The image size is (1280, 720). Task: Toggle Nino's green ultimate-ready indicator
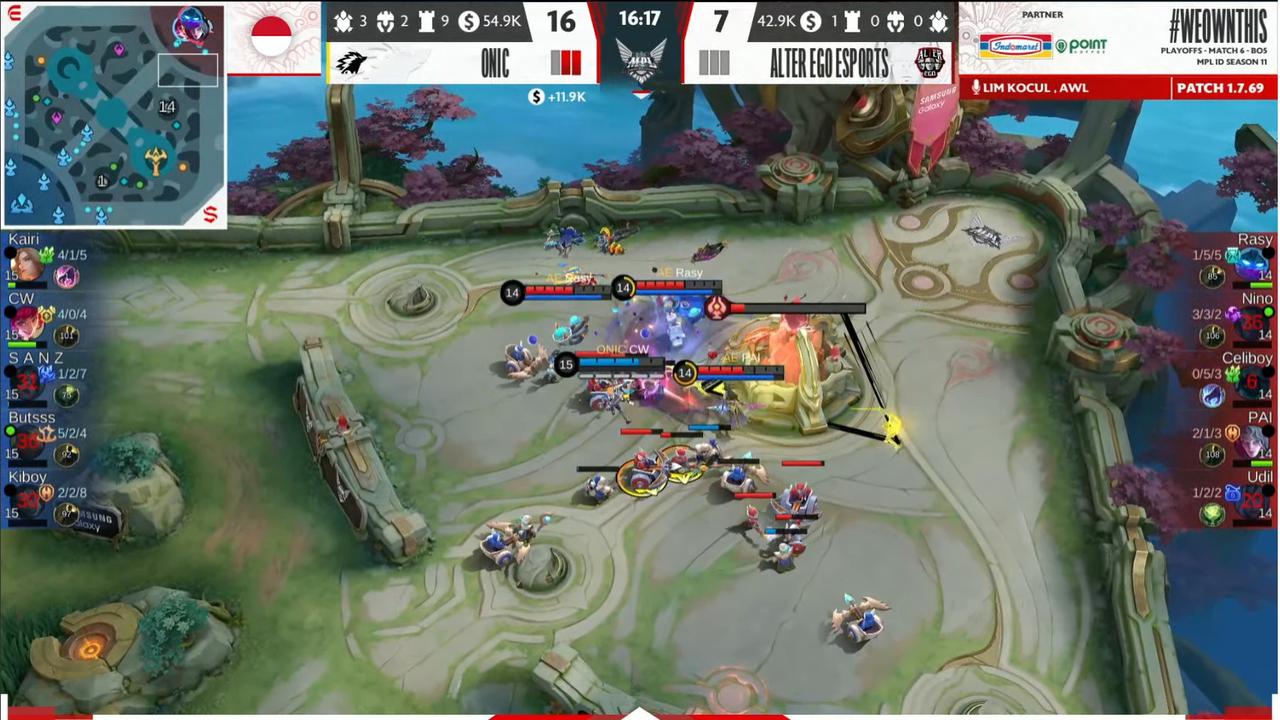(1267, 311)
